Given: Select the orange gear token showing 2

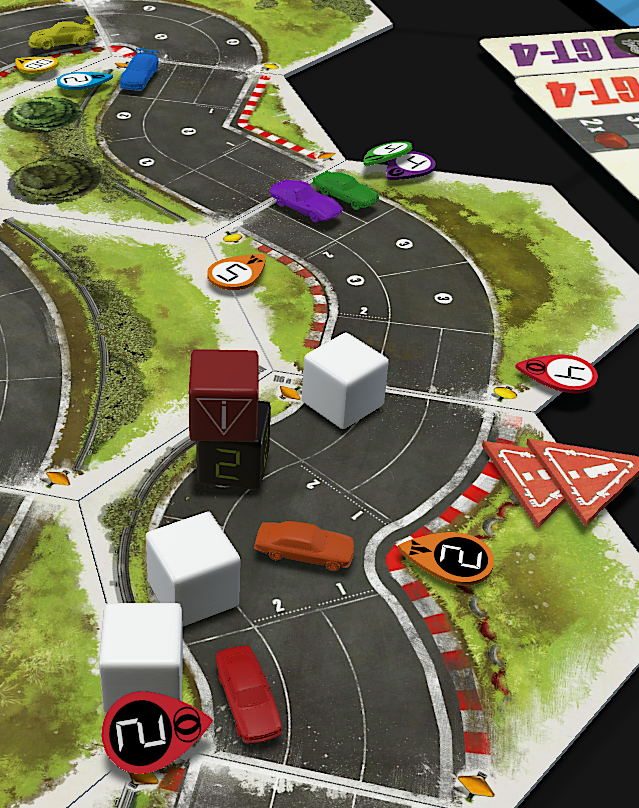Looking at the screenshot, I should (x=456, y=556).
